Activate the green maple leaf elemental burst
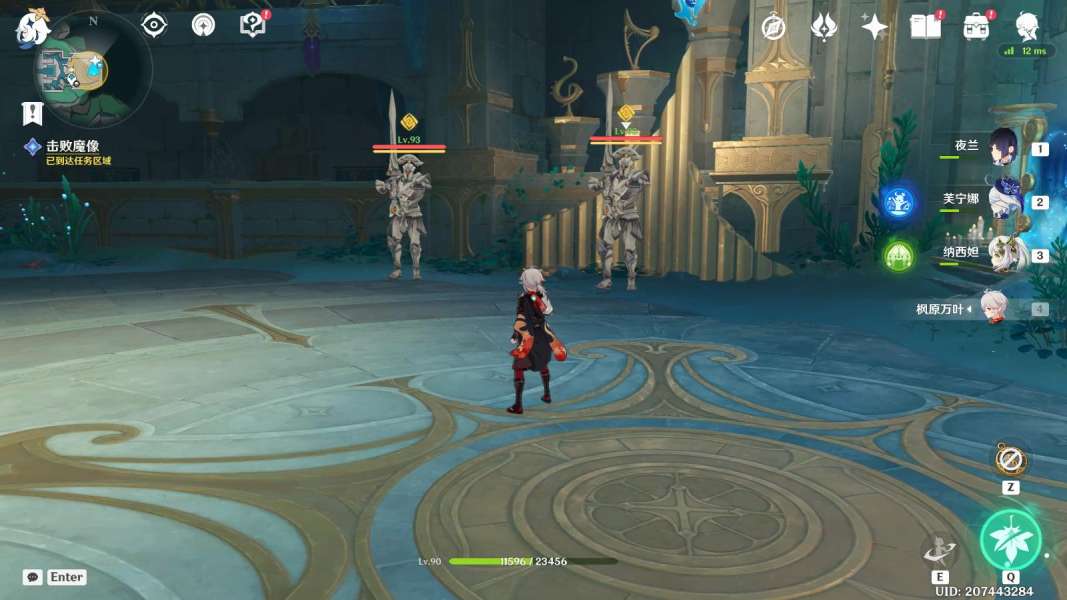Image resolution: width=1067 pixels, height=600 pixels. [x=1010, y=540]
